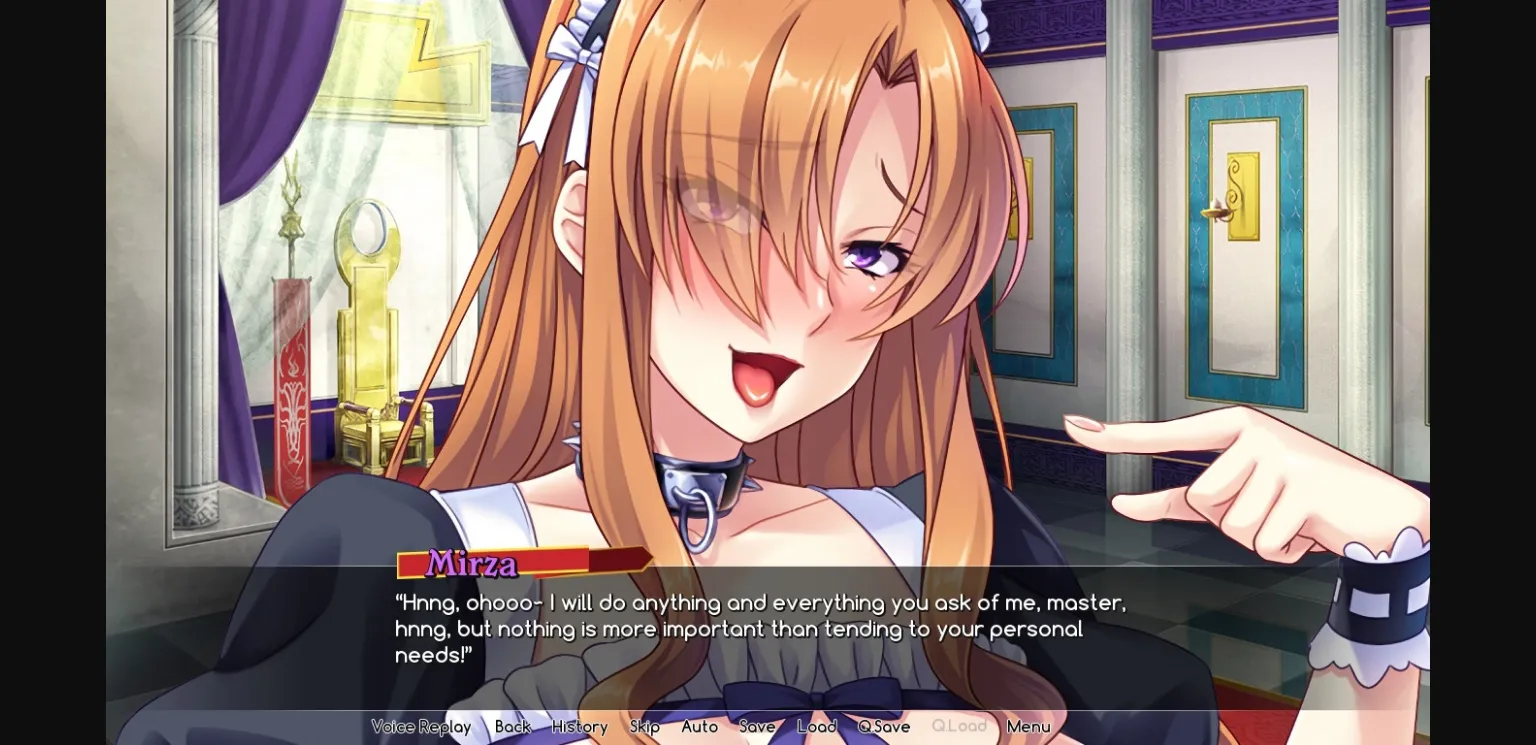Open the Load screen
This screenshot has width=1536, height=745.
pos(817,727)
